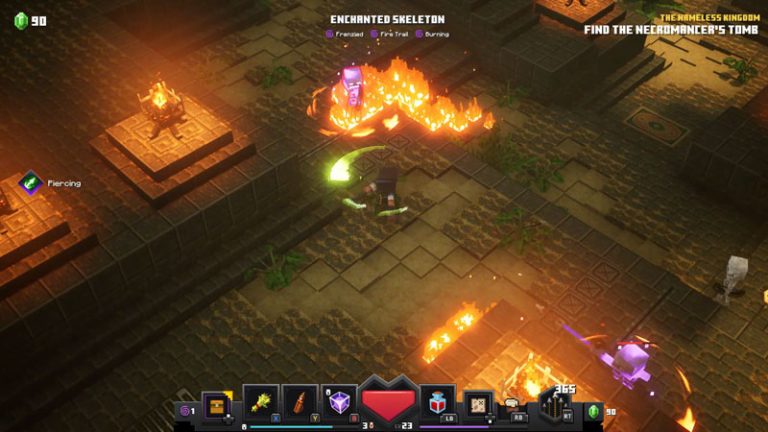Click the Piercing enchantment diamond icon
Viewport: 768px width, 432px height.
point(30,183)
